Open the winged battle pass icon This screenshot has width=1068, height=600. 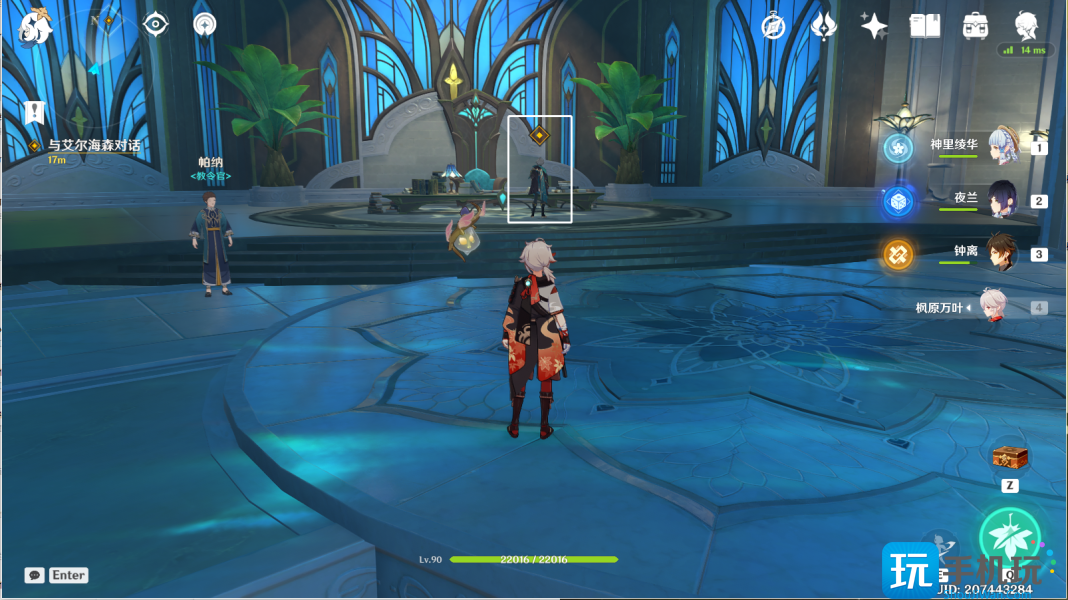coord(824,27)
